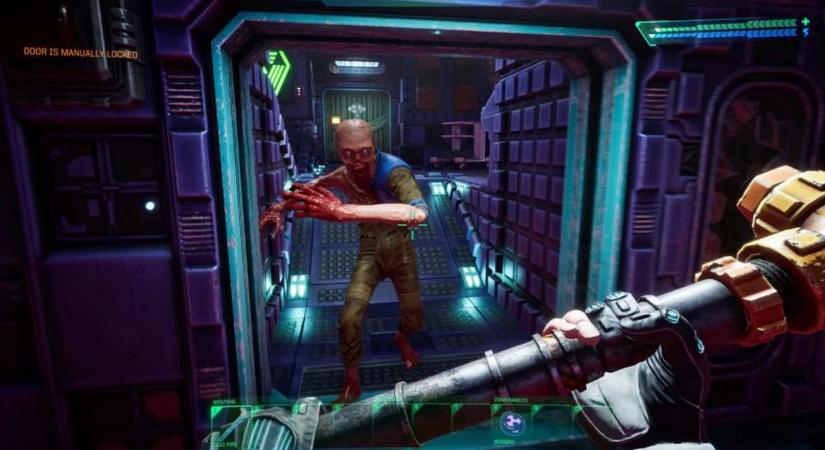Use the consumable patch in the hotbar

click(510, 423)
